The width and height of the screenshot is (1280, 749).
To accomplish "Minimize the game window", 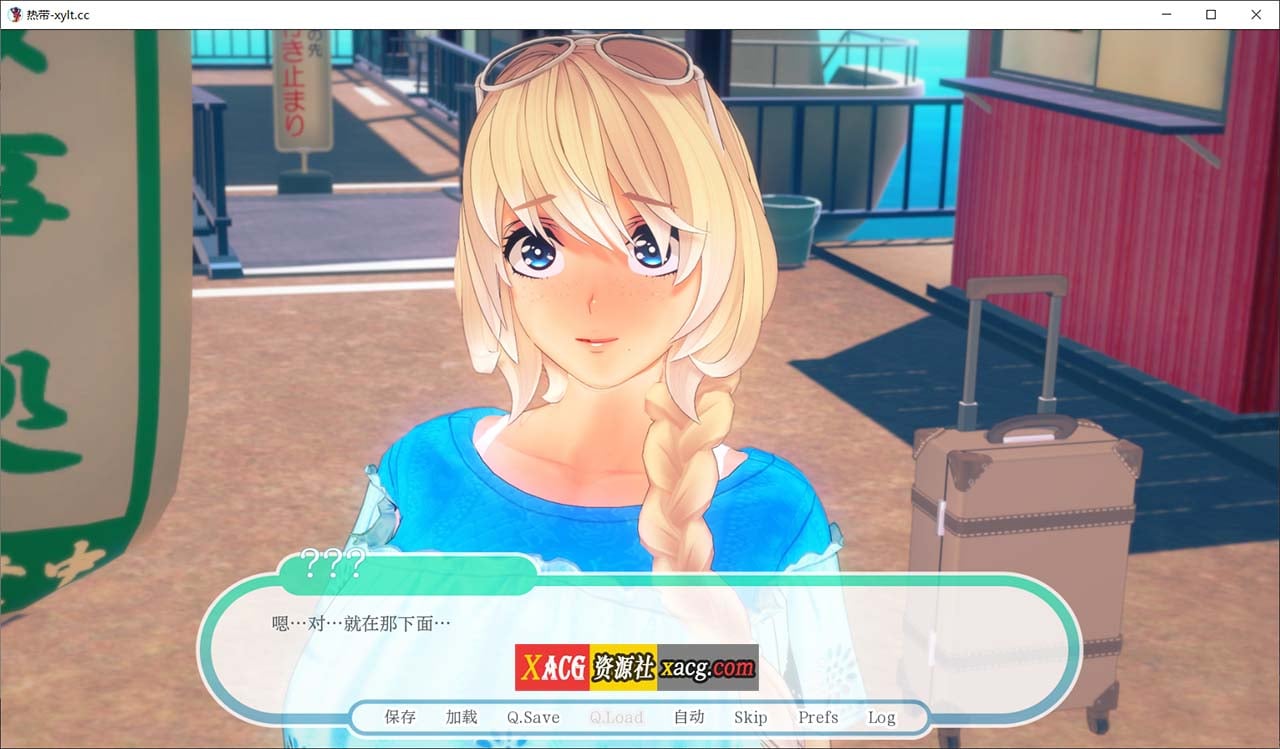I will tap(1166, 14).
